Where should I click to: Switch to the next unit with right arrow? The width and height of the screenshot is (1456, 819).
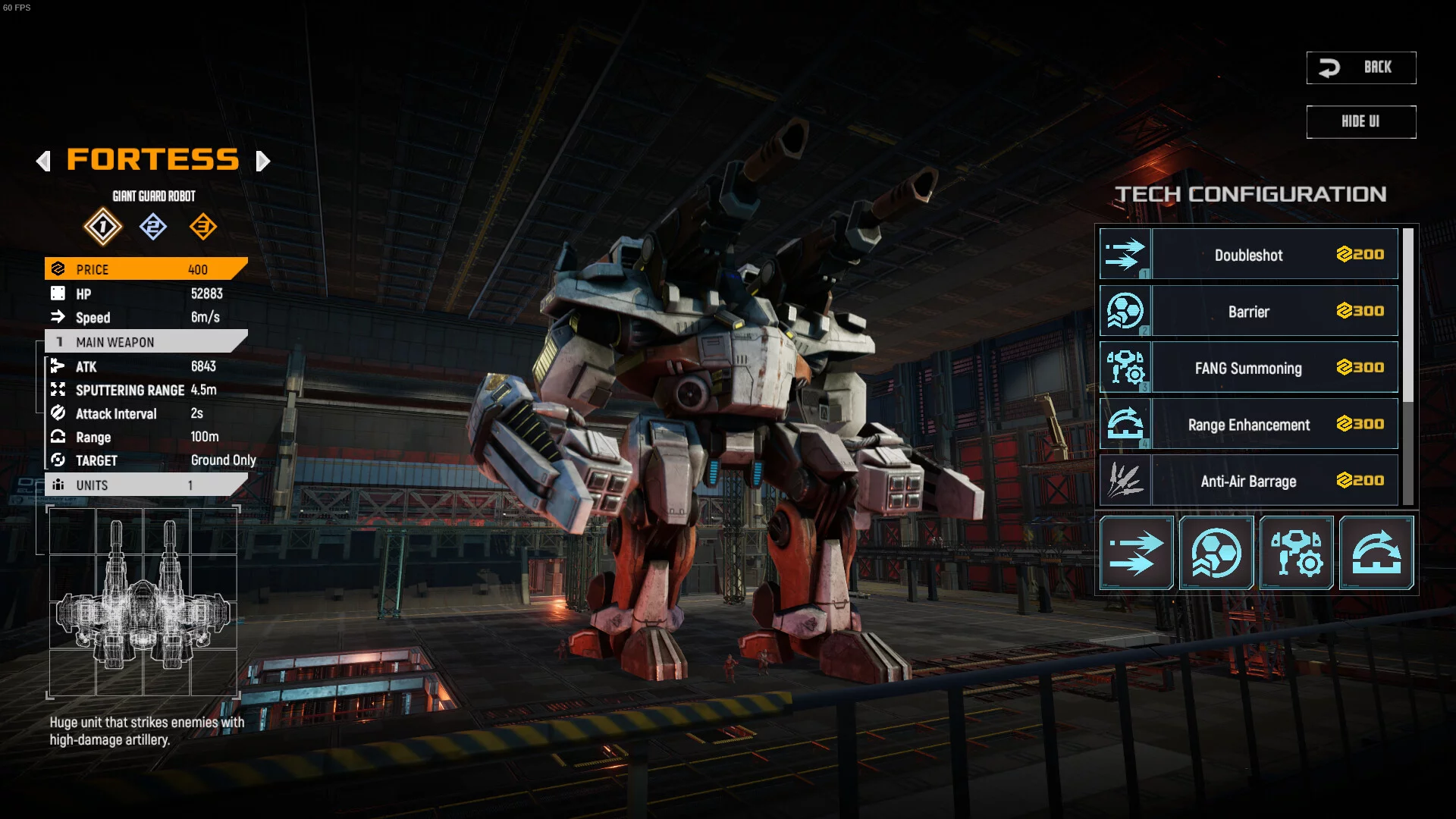(262, 161)
